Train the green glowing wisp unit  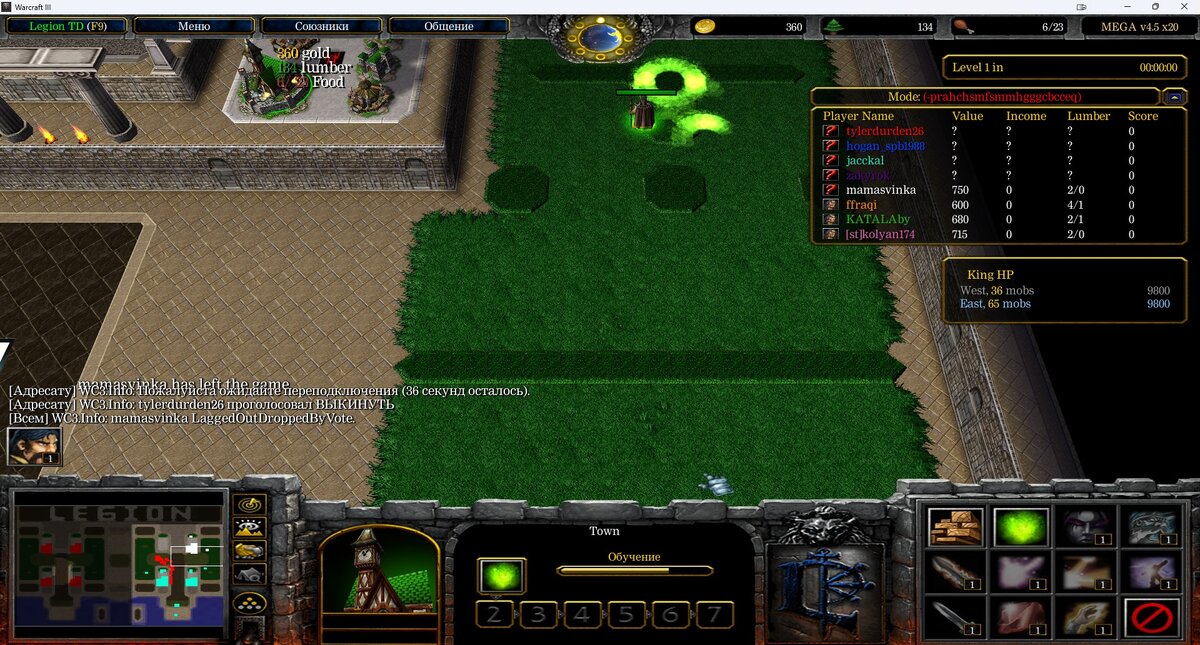[1020, 527]
